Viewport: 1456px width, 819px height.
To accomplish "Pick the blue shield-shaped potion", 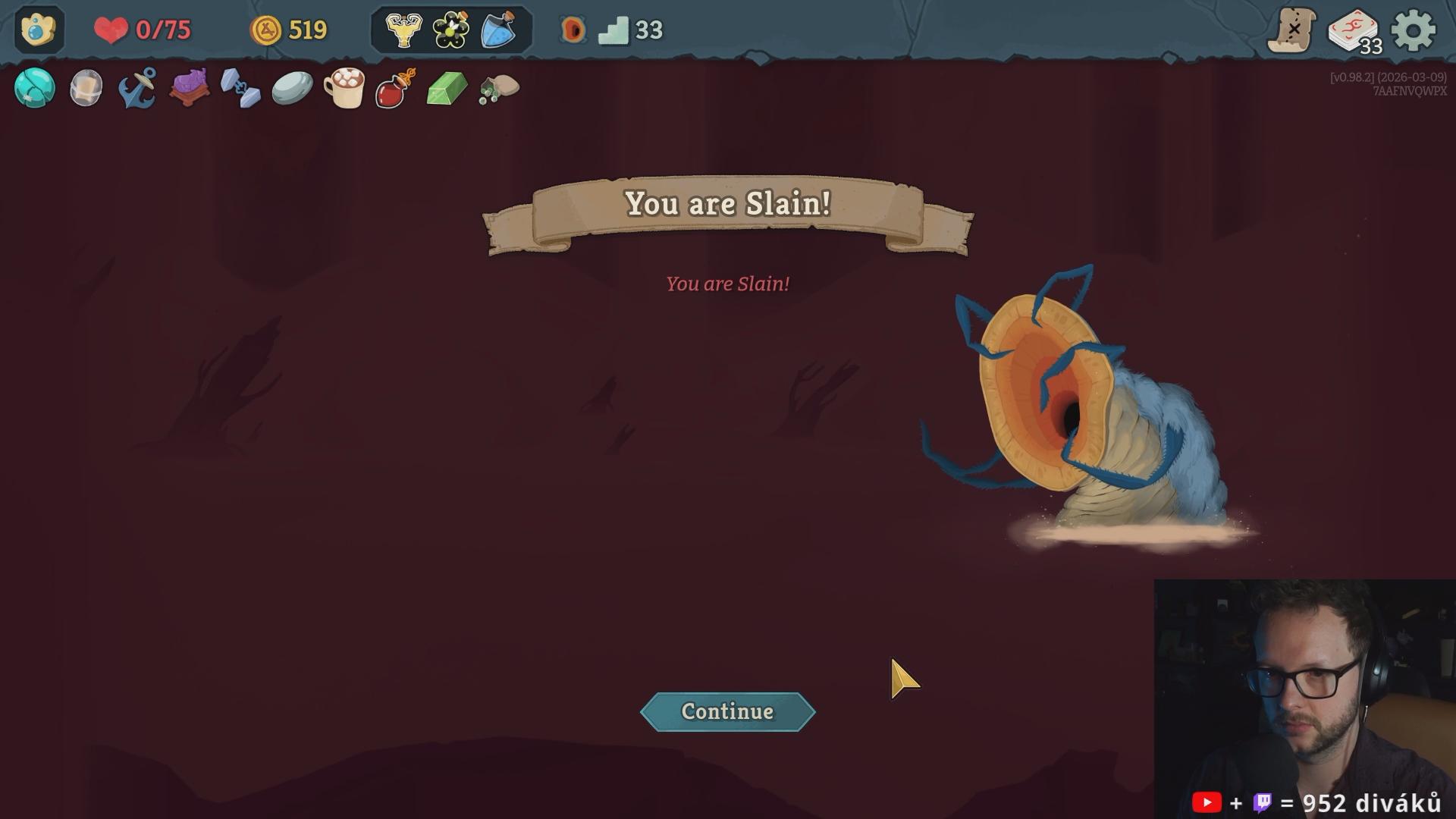I will click(498, 30).
